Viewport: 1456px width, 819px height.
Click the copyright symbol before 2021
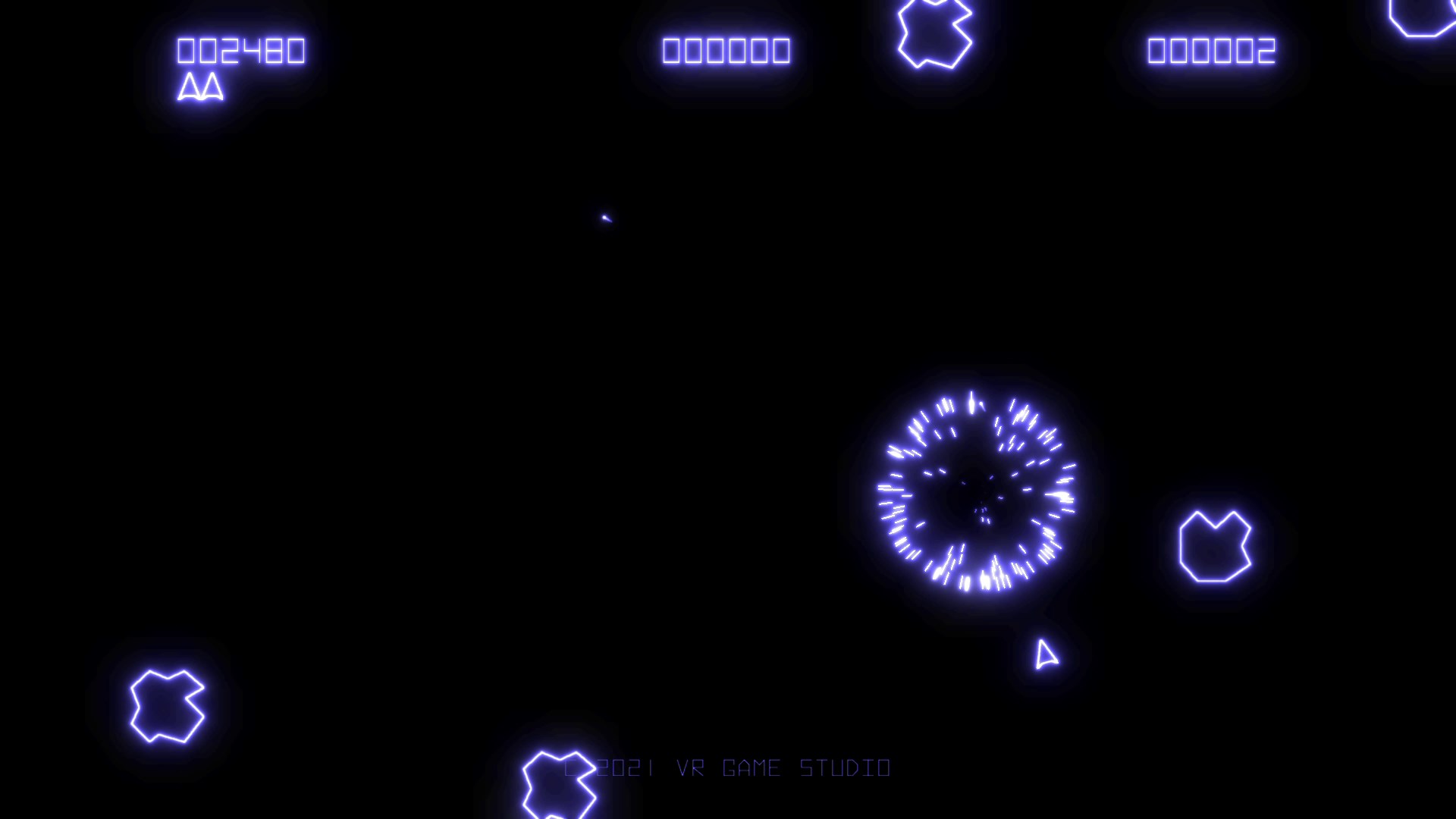[x=574, y=767]
